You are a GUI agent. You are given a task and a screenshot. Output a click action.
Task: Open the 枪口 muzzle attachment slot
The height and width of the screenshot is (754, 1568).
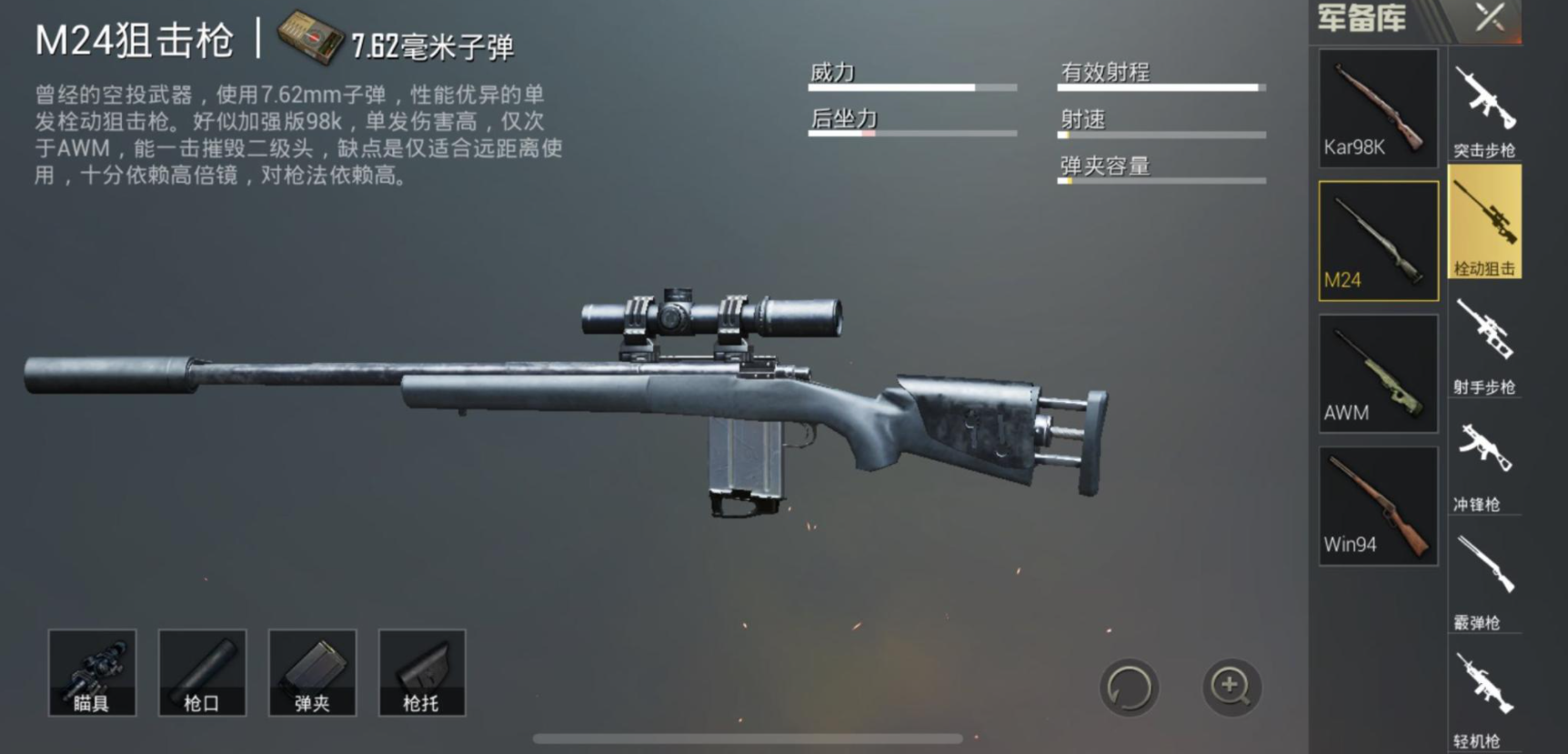coord(203,673)
